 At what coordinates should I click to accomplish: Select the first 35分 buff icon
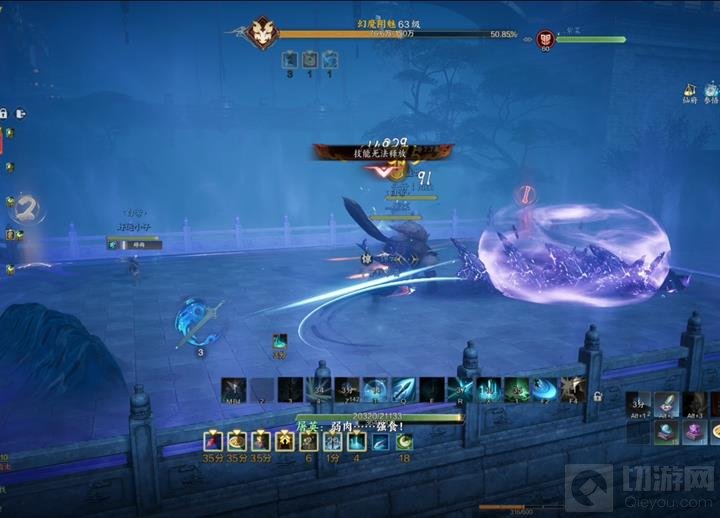tap(213, 440)
